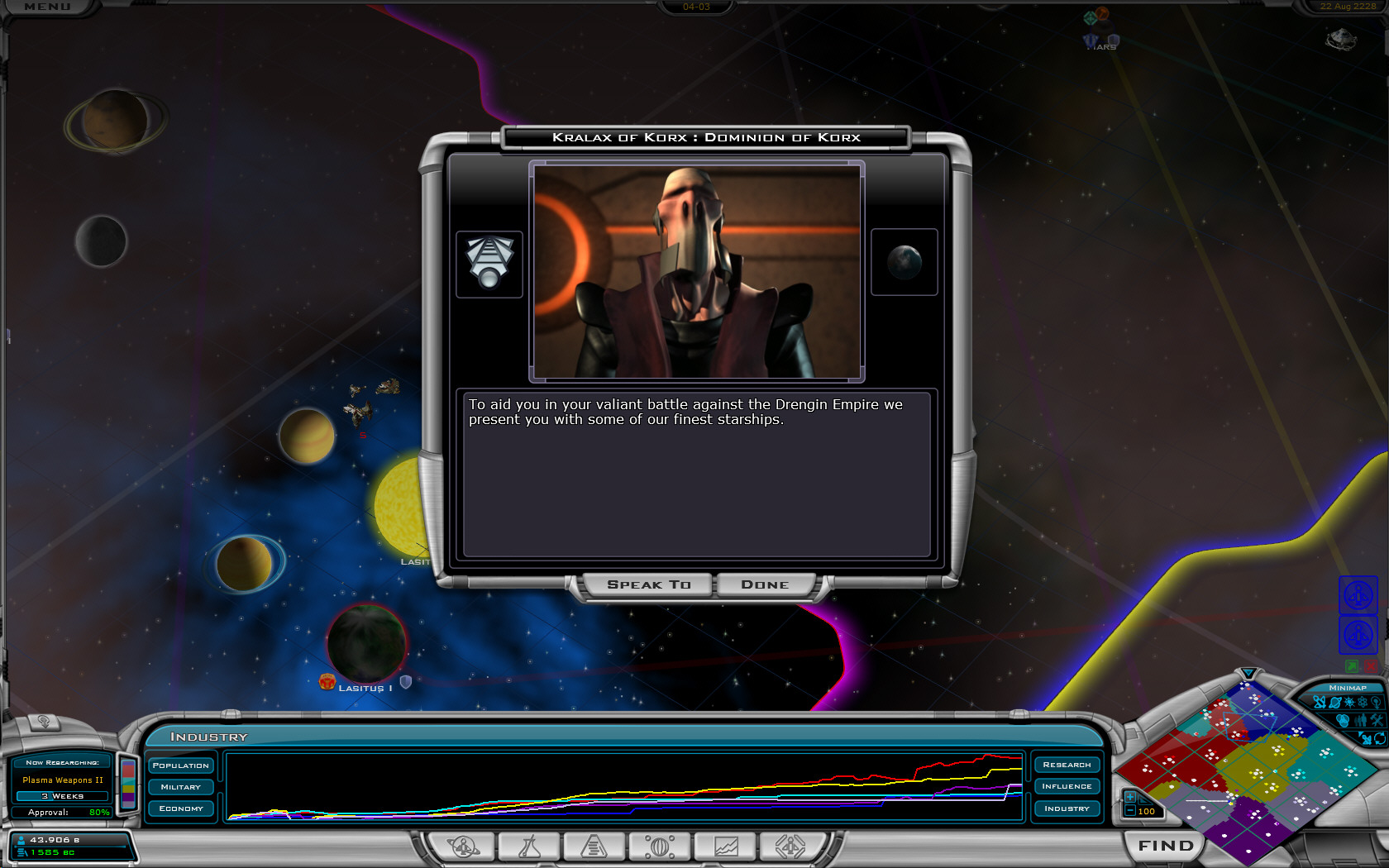Click the minimap's zoom-in plus button

1129,797
